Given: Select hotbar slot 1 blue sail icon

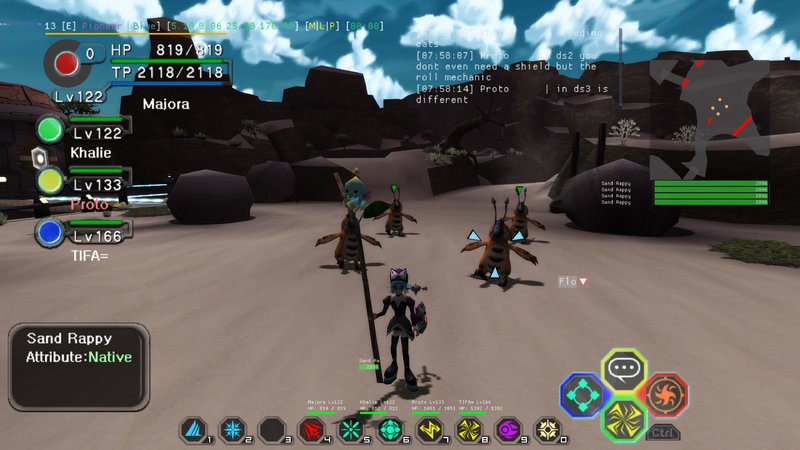Looking at the screenshot, I should click(192, 431).
